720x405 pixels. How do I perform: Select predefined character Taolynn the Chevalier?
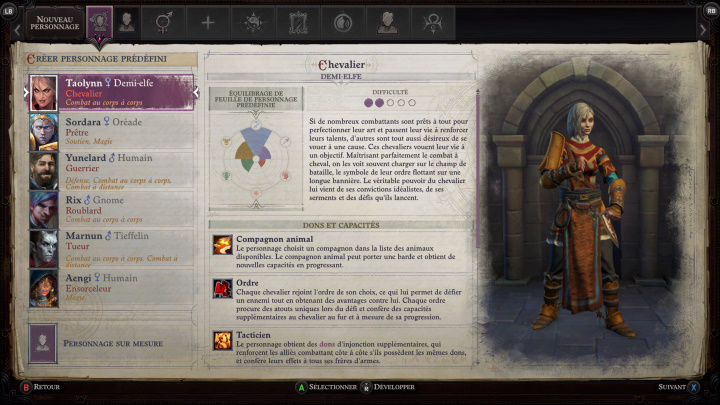click(x=112, y=92)
